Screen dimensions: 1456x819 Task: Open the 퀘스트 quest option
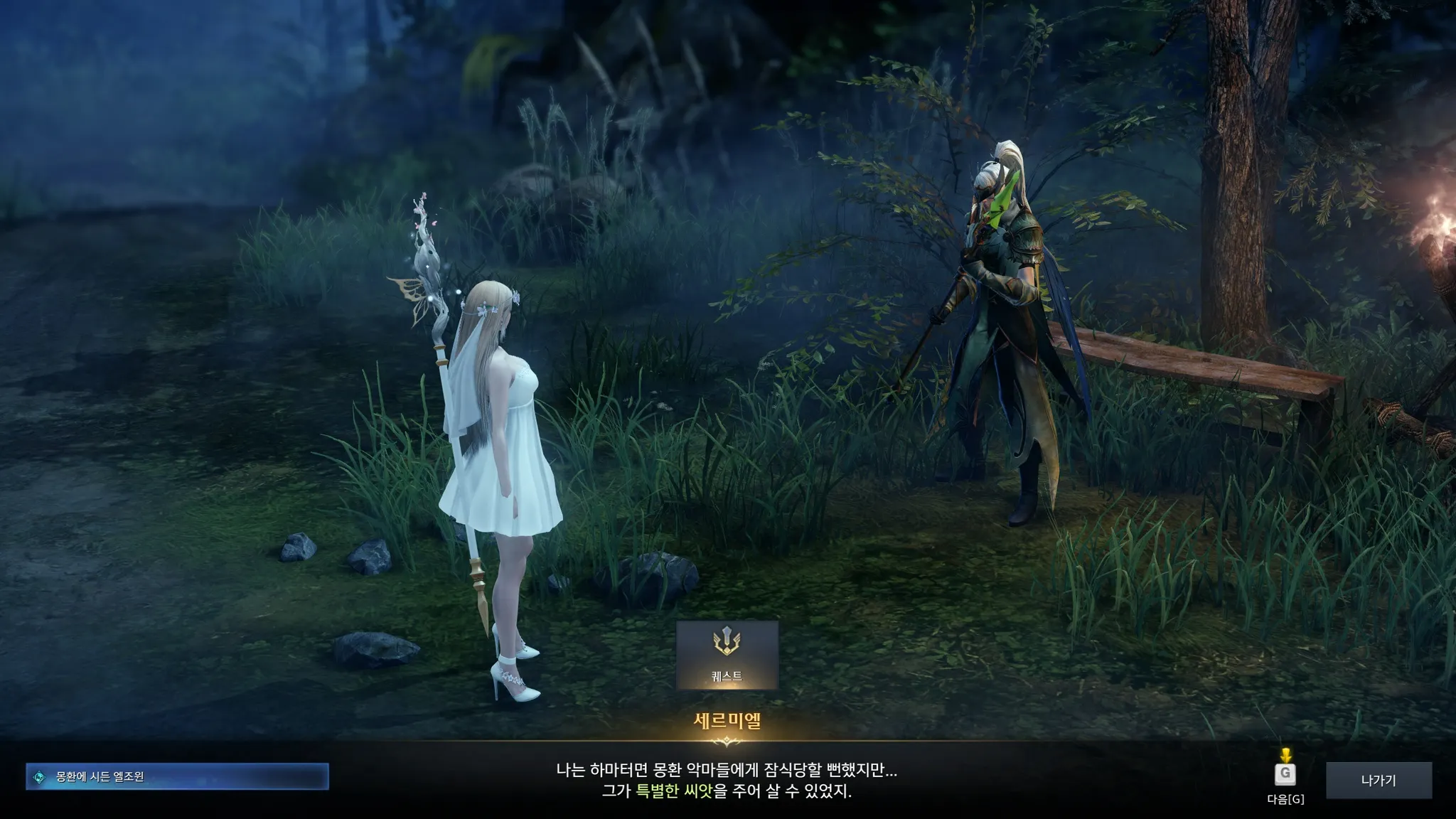[727, 654]
